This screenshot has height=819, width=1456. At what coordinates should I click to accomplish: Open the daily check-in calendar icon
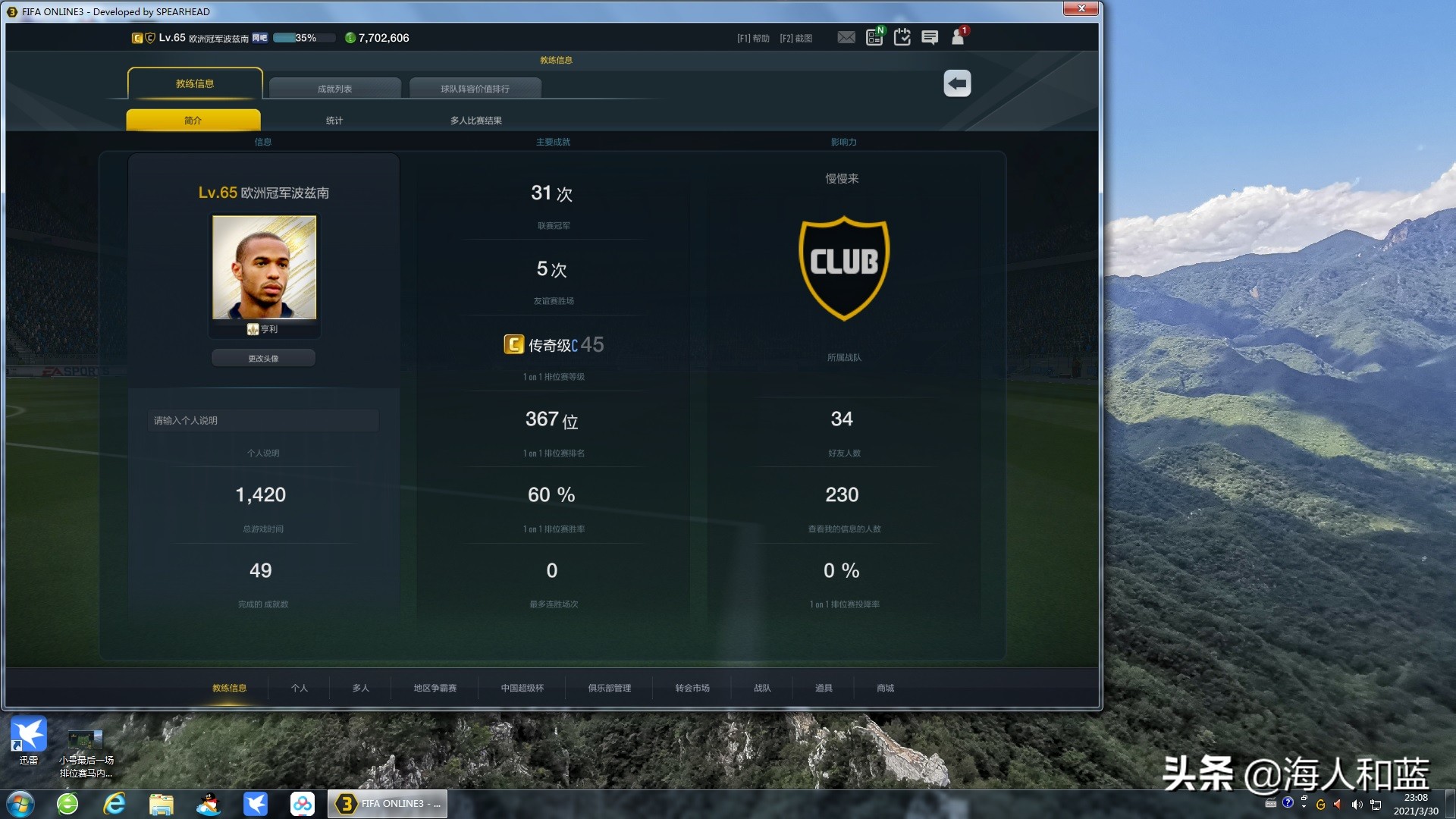(902, 36)
